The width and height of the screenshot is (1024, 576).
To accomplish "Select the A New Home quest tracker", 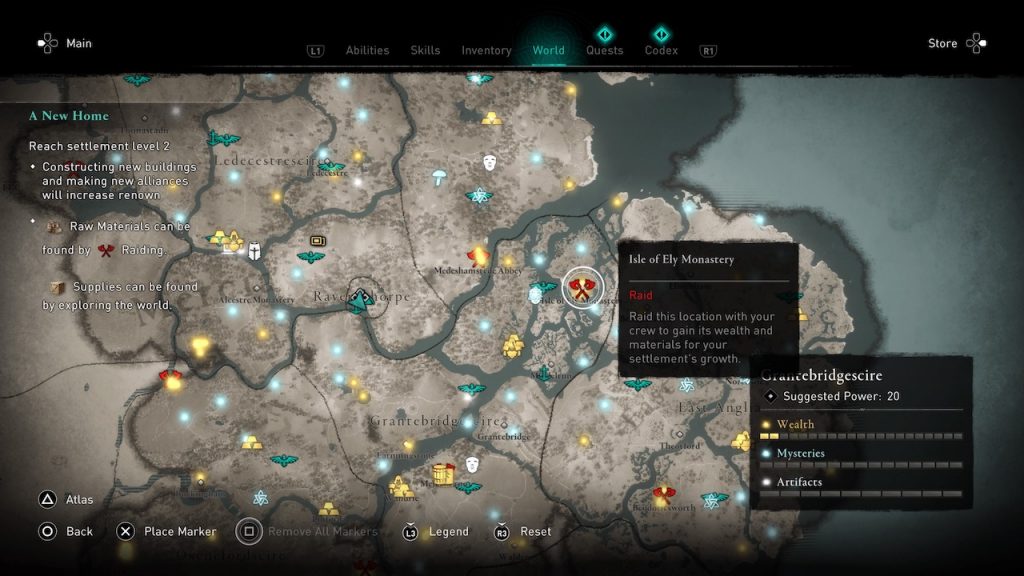I will (x=69, y=116).
